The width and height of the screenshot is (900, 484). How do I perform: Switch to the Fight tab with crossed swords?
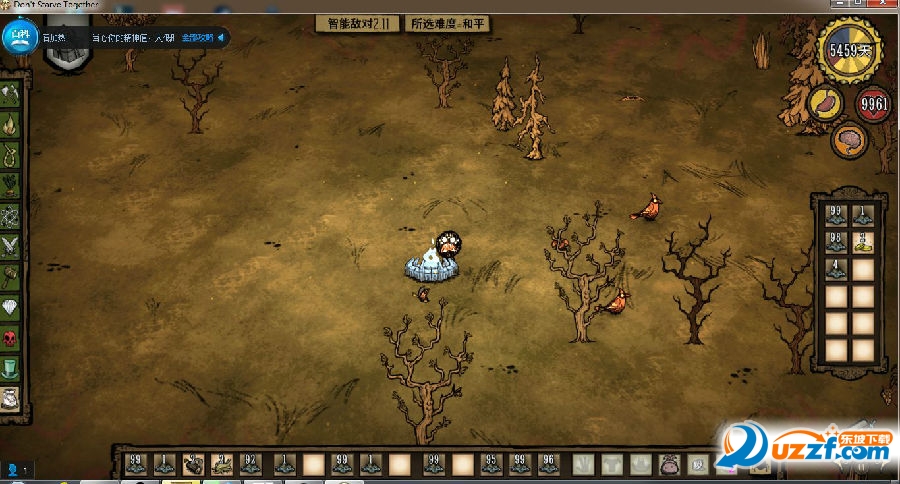[x=11, y=245]
